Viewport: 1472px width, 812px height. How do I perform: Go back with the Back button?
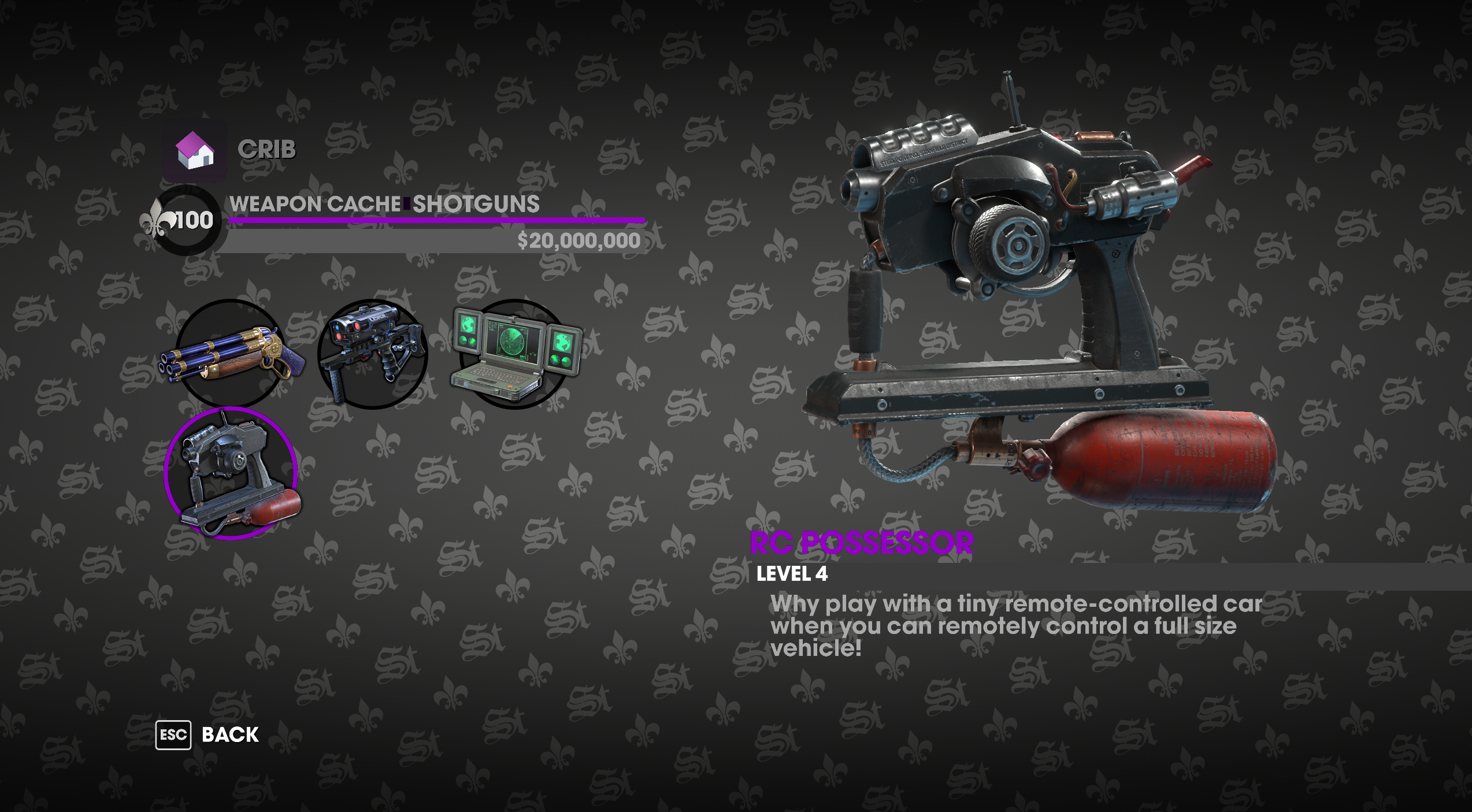pyautogui.click(x=207, y=735)
